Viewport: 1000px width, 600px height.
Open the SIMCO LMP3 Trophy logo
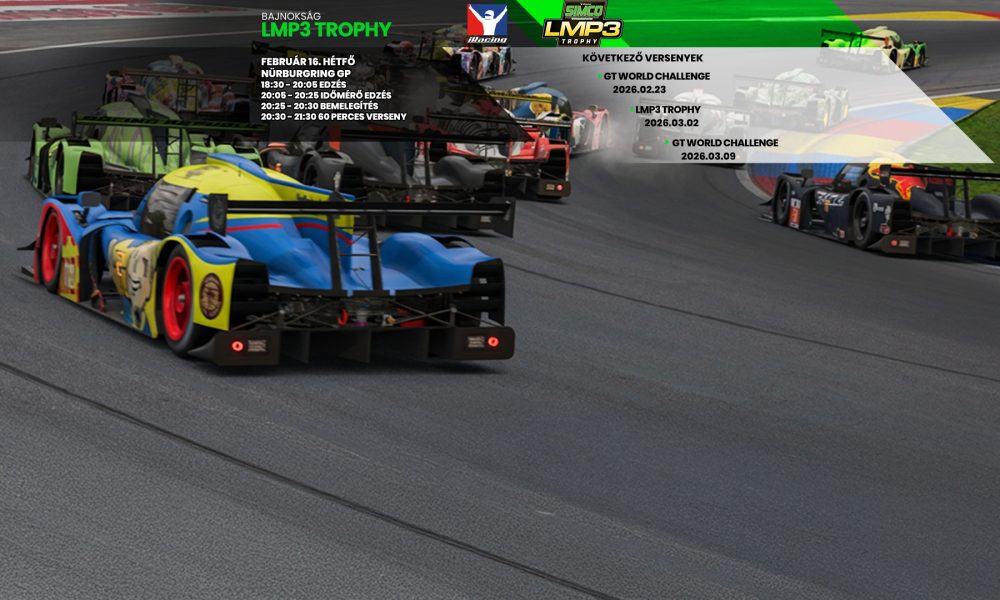coord(582,23)
